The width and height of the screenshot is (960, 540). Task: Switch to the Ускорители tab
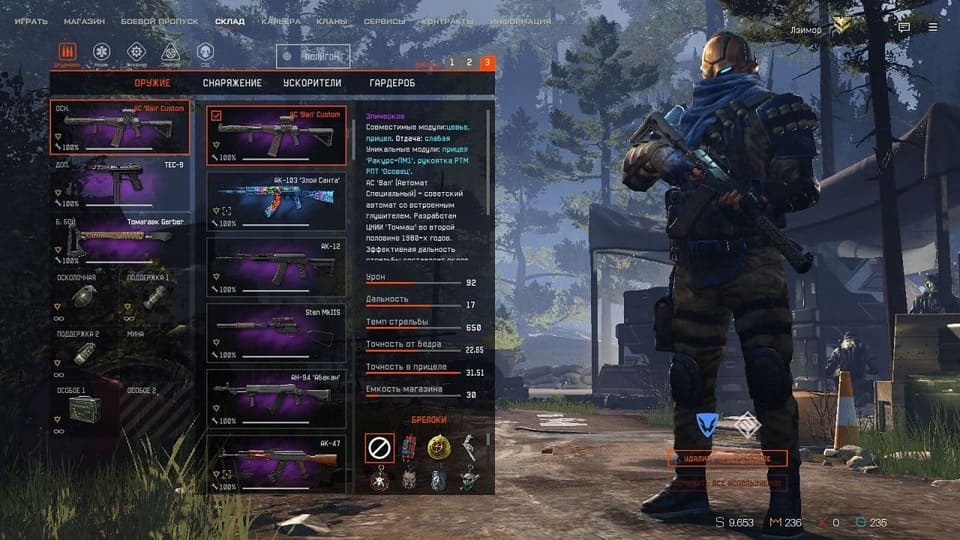(313, 83)
